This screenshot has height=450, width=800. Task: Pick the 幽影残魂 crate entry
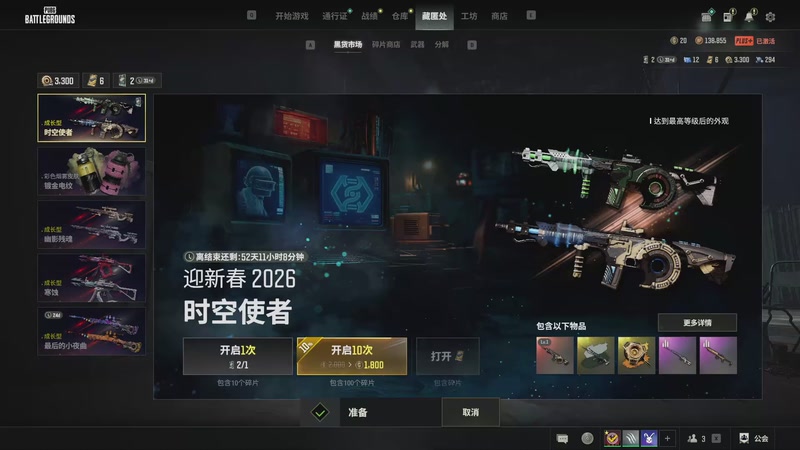click(x=91, y=224)
